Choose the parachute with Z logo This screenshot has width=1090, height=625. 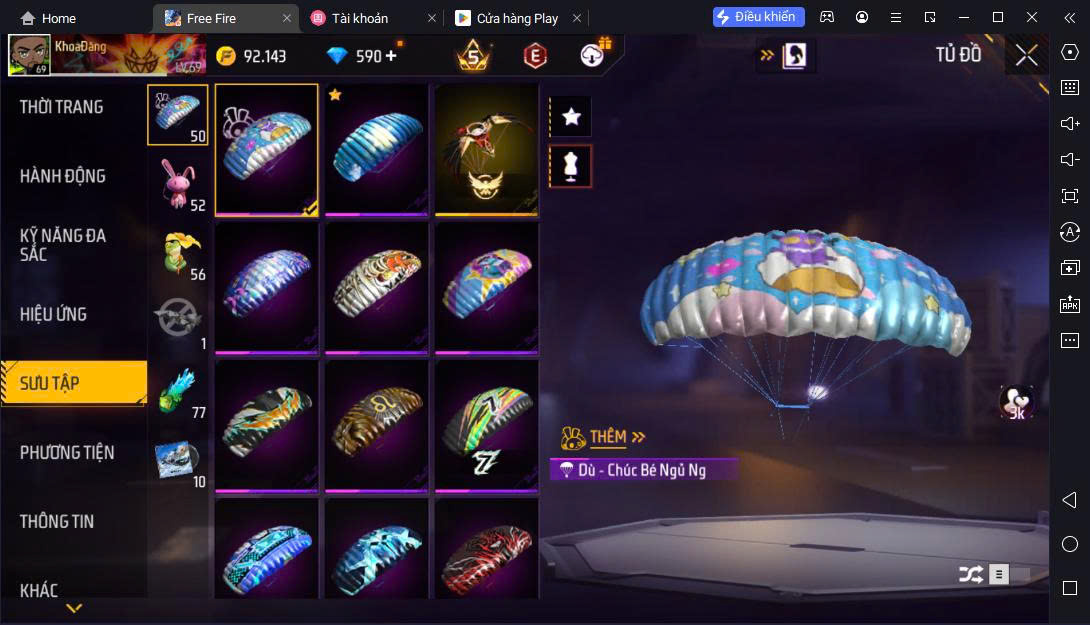pos(486,425)
